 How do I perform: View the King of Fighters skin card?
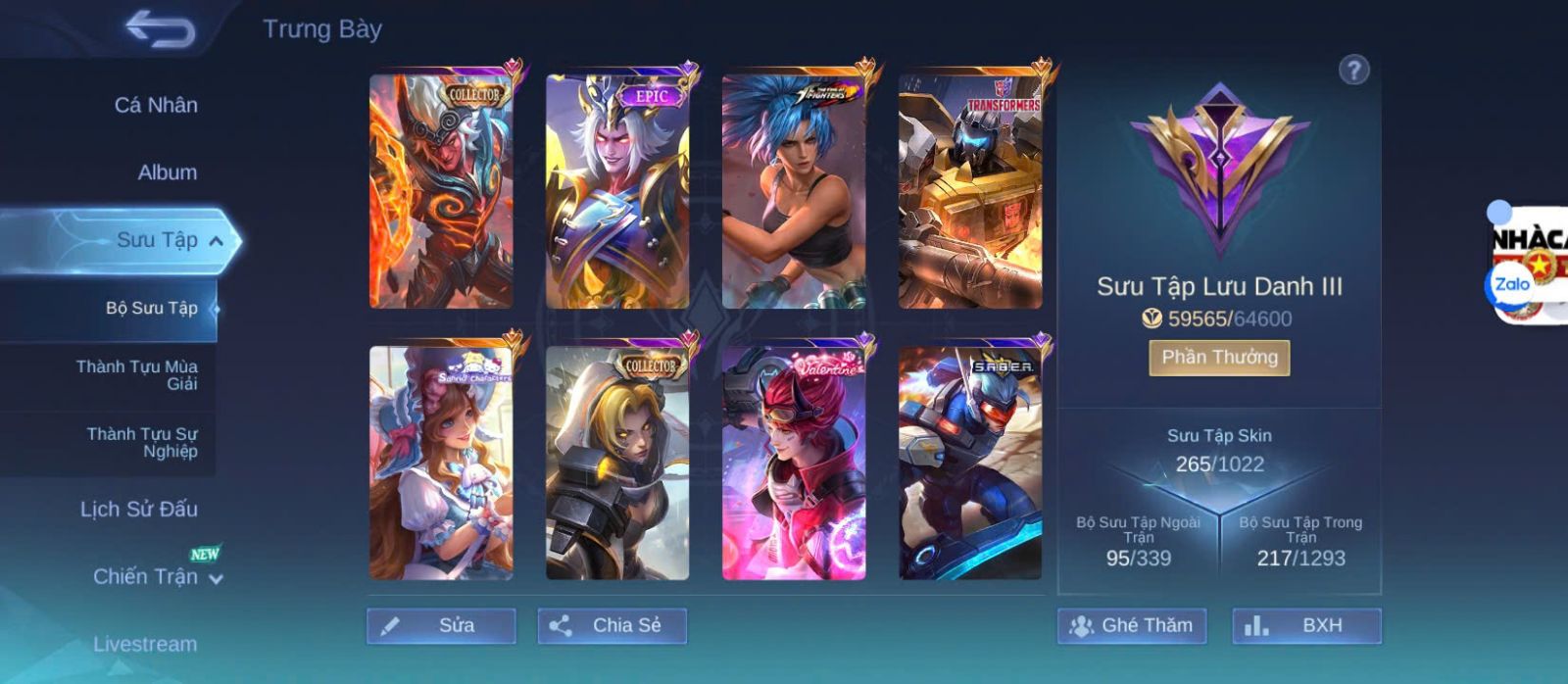click(794, 191)
